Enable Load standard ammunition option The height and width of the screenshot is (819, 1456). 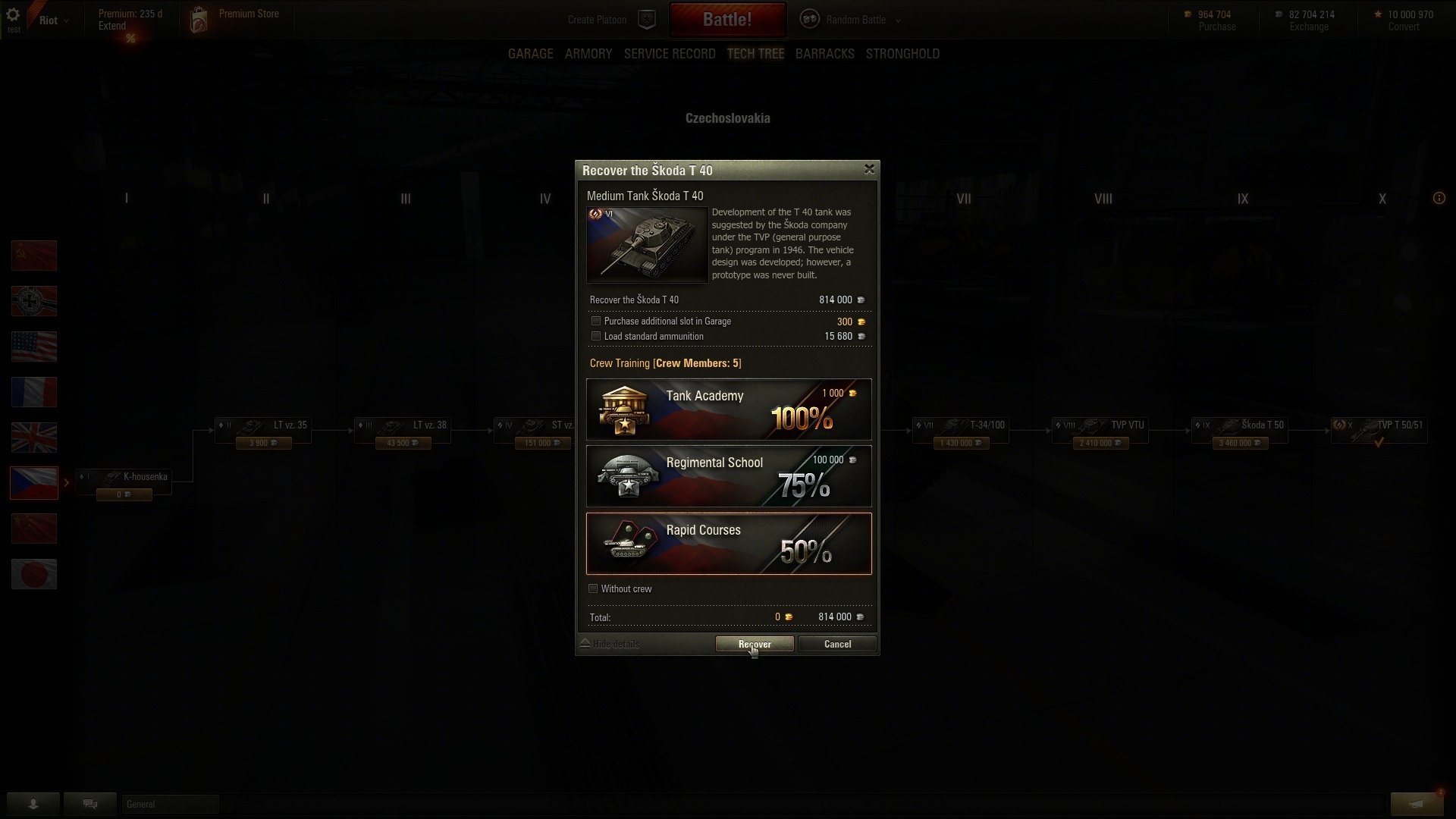click(596, 337)
